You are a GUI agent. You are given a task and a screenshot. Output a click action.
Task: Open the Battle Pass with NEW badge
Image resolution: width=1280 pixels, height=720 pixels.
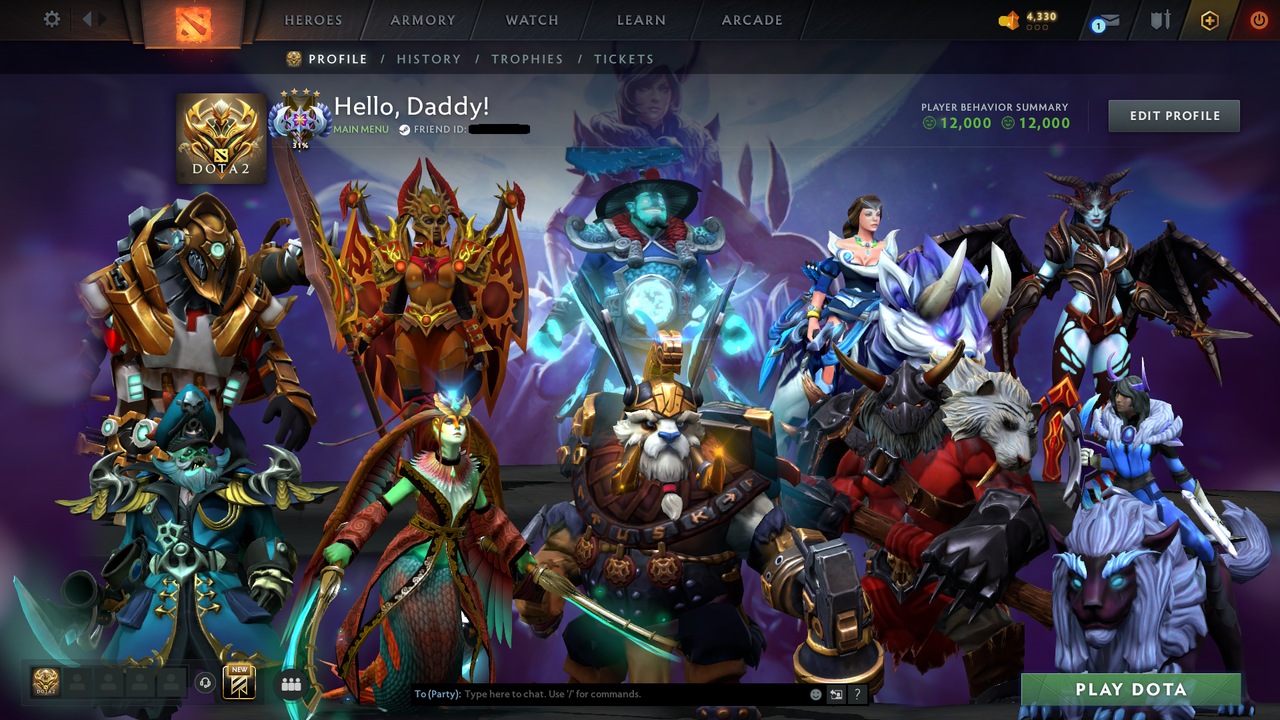tap(240, 681)
